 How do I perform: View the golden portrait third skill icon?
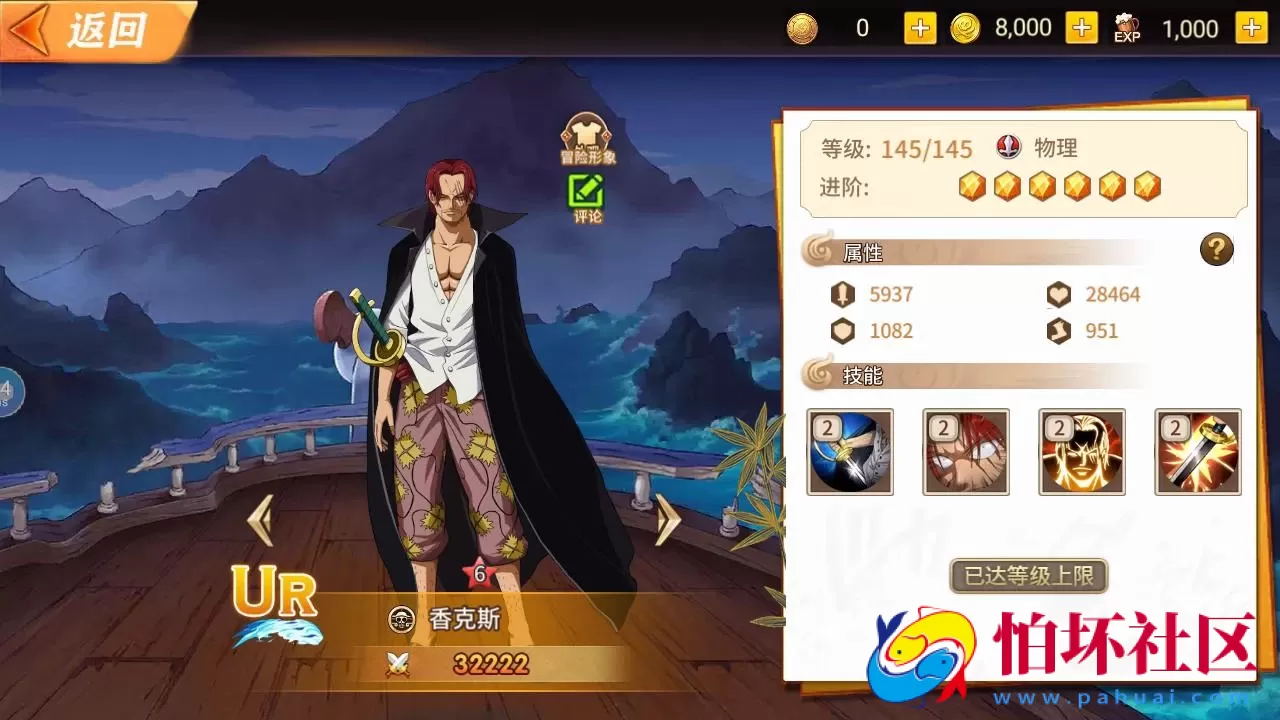(x=1081, y=452)
